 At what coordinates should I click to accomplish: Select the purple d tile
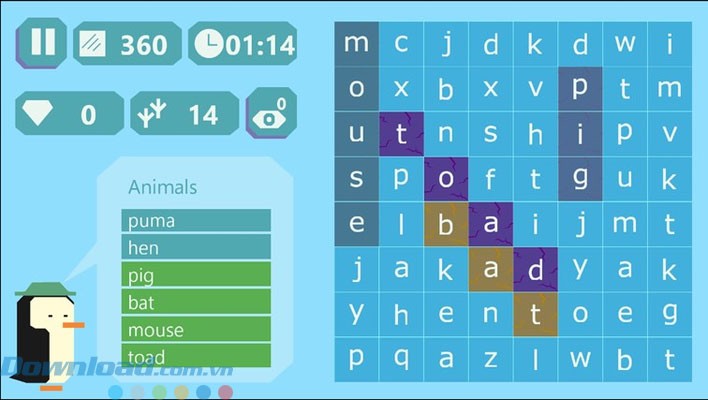tap(535, 268)
